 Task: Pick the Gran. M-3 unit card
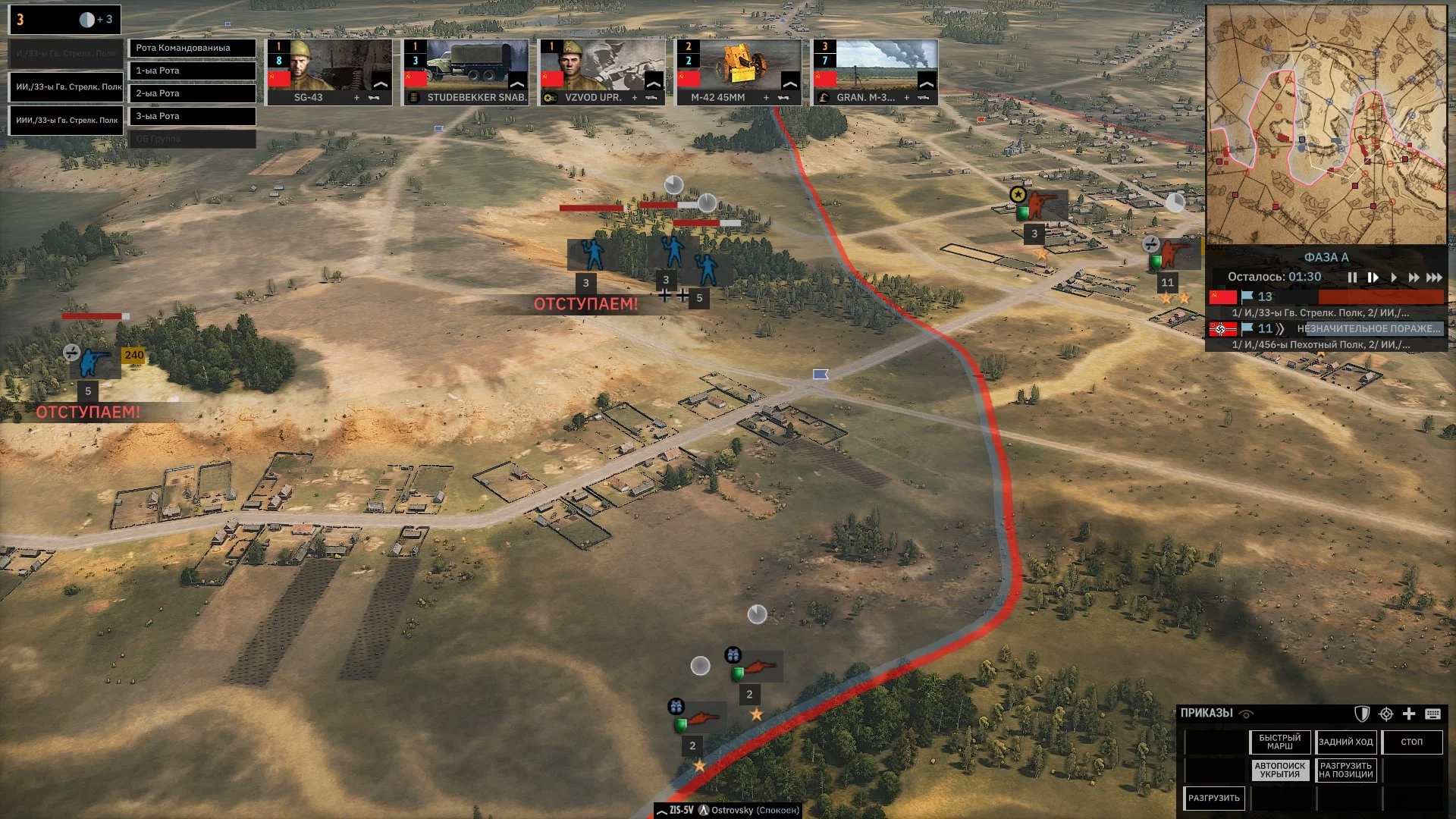coord(875,72)
